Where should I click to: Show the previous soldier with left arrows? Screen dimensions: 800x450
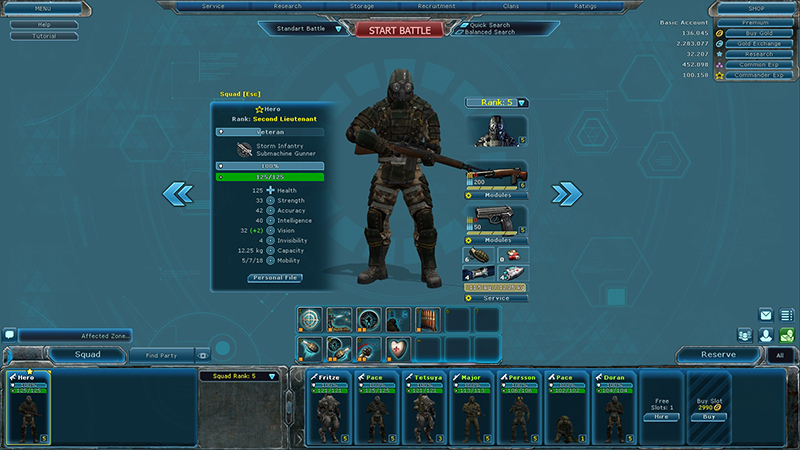(x=178, y=192)
